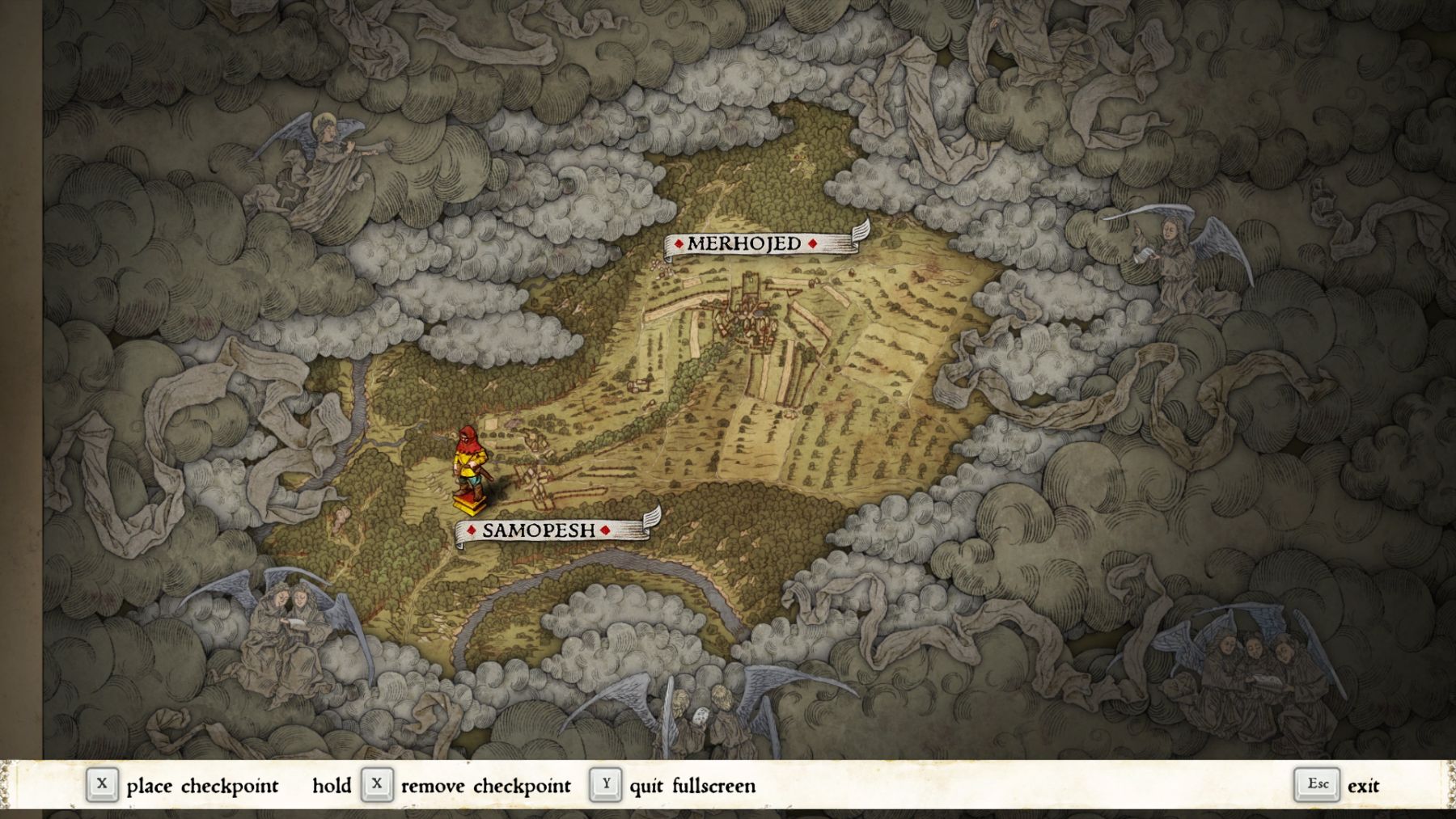Click the Samopesh location banner
Screen dimensions: 1456x819
point(539,530)
